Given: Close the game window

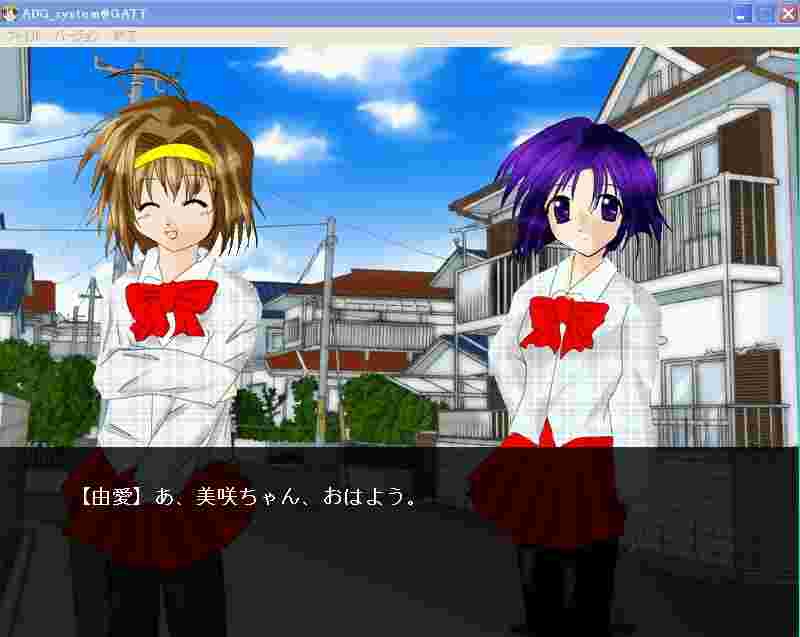Looking at the screenshot, I should click(787, 14).
